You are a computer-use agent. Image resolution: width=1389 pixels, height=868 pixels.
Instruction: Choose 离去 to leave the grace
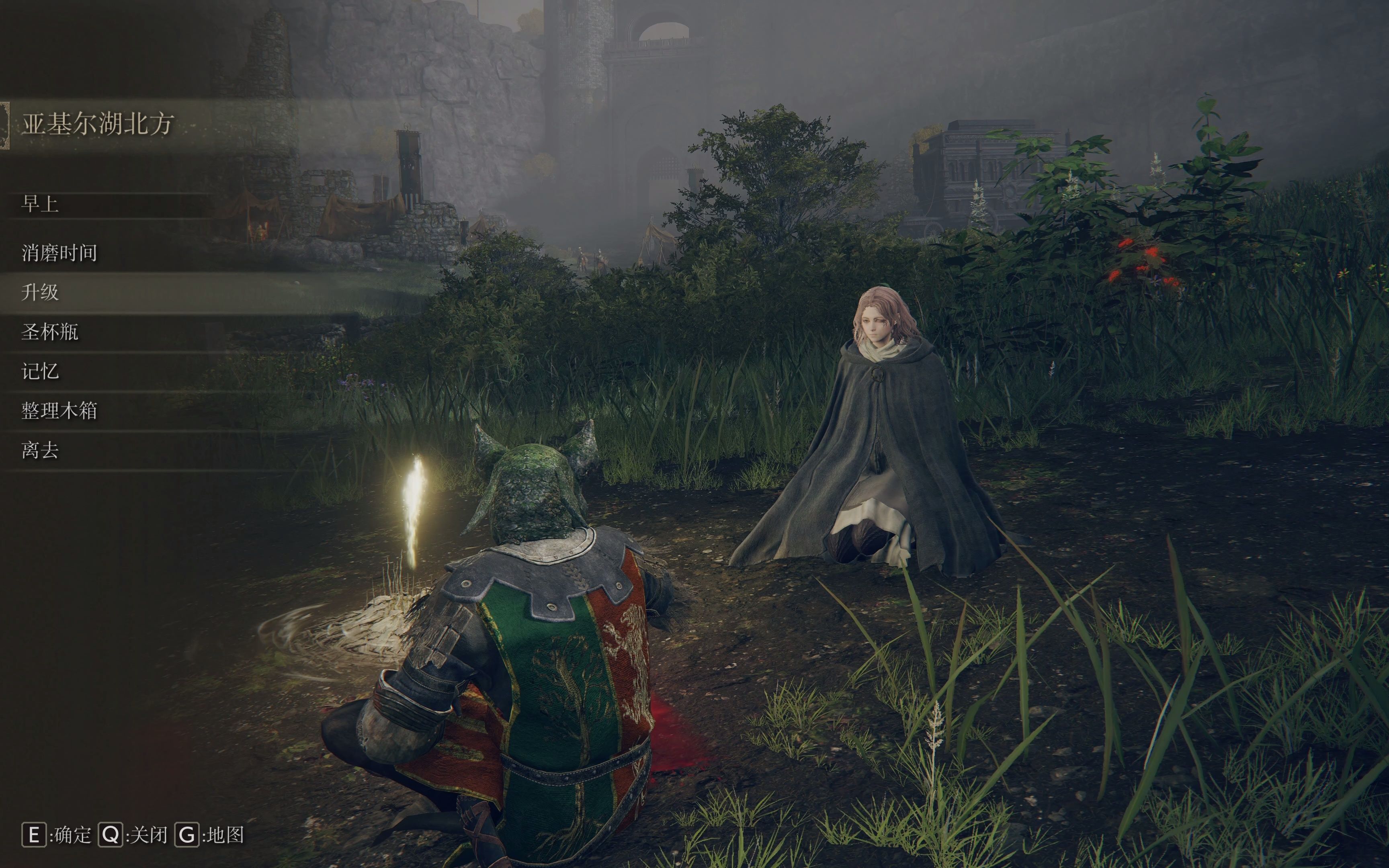point(40,450)
